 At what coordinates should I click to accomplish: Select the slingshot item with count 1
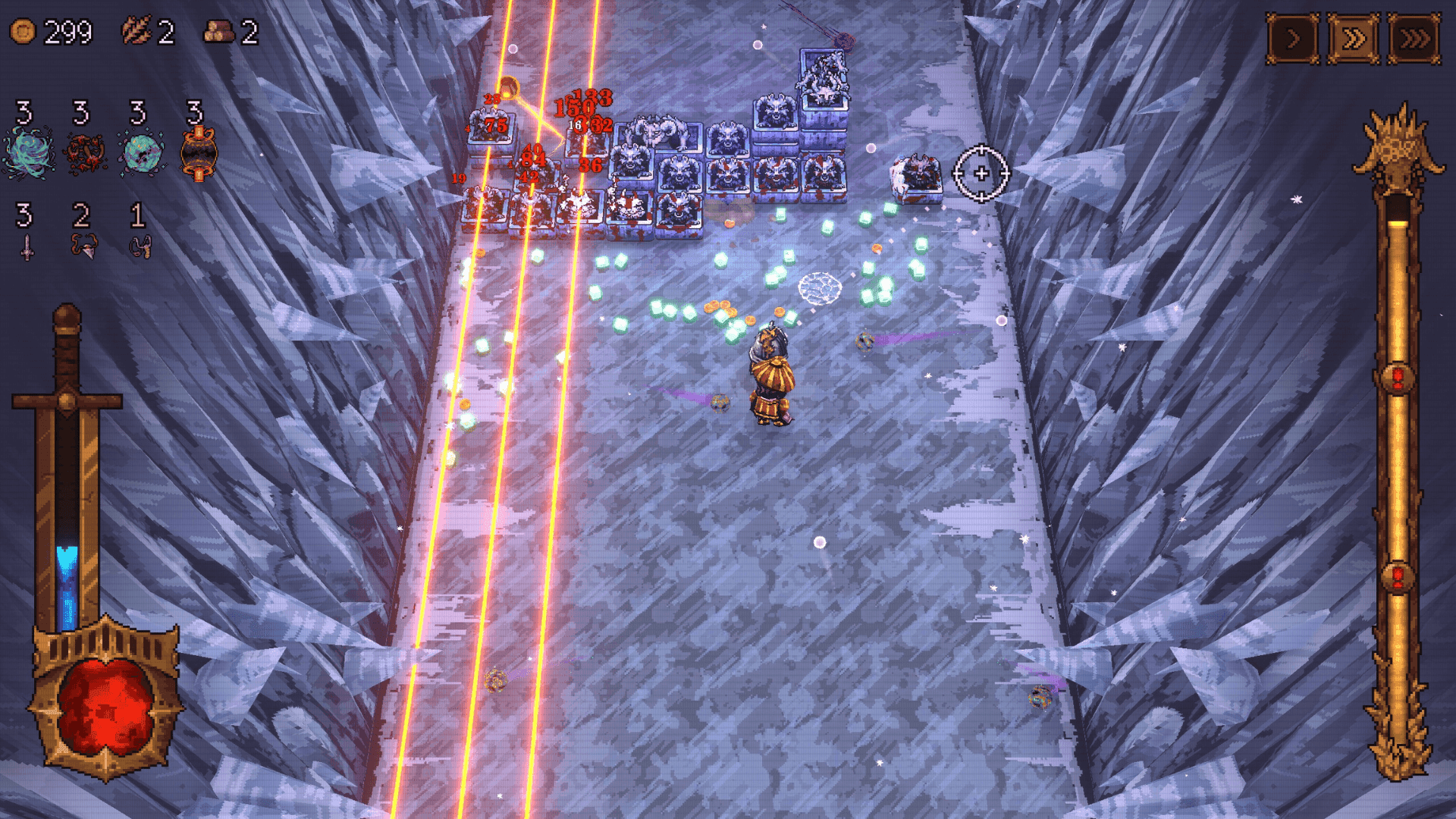tap(141, 246)
